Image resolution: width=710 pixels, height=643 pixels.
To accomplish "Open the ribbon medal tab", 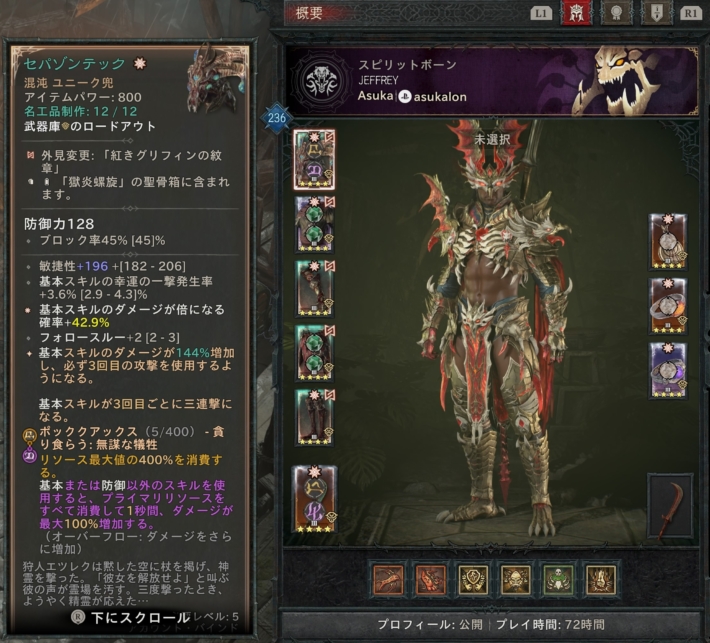I will pyautogui.click(x=618, y=13).
